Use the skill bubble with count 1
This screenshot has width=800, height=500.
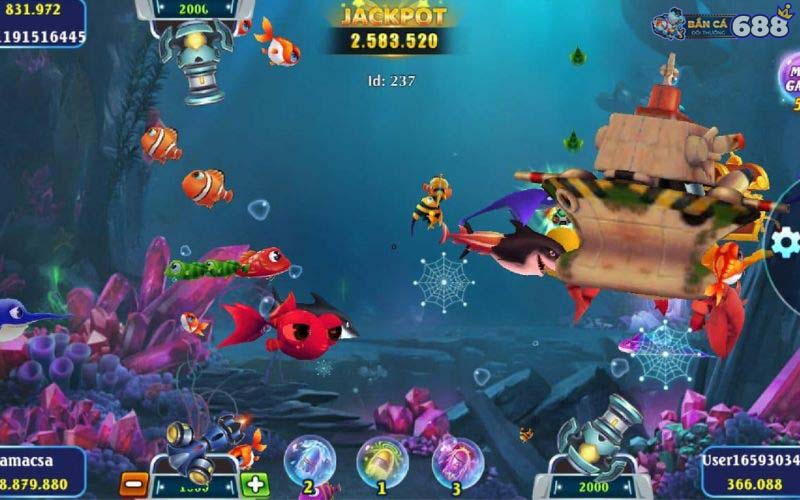[x=381, y=461]
